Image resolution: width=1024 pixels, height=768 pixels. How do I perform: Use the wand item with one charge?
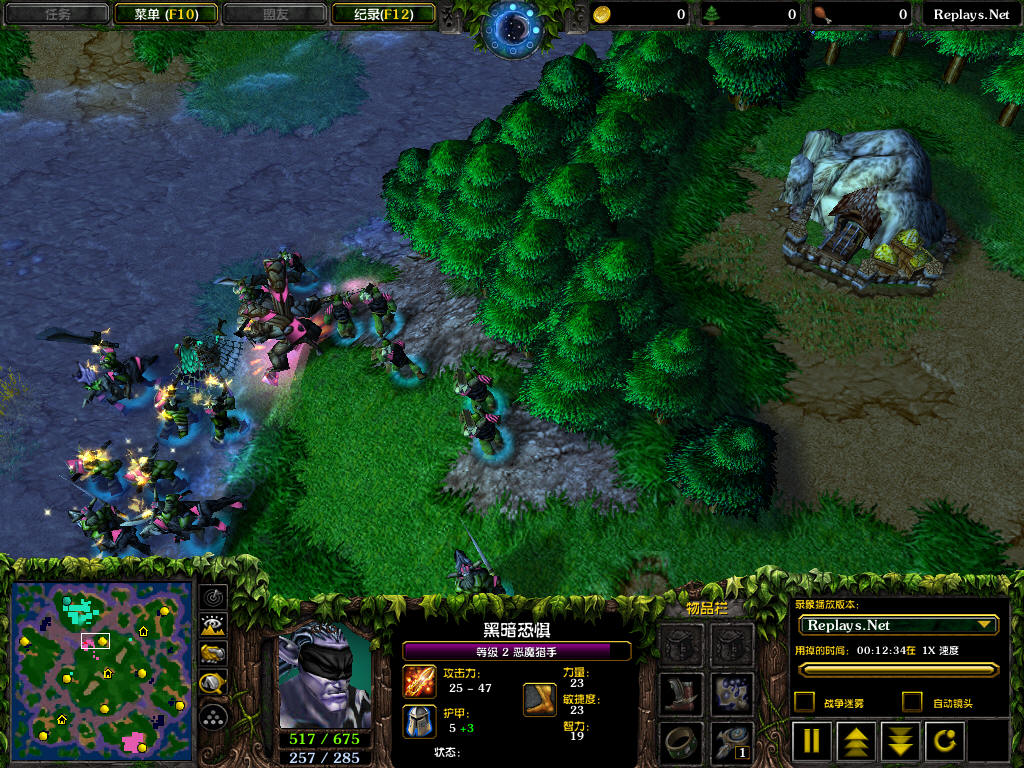[732, 742]
